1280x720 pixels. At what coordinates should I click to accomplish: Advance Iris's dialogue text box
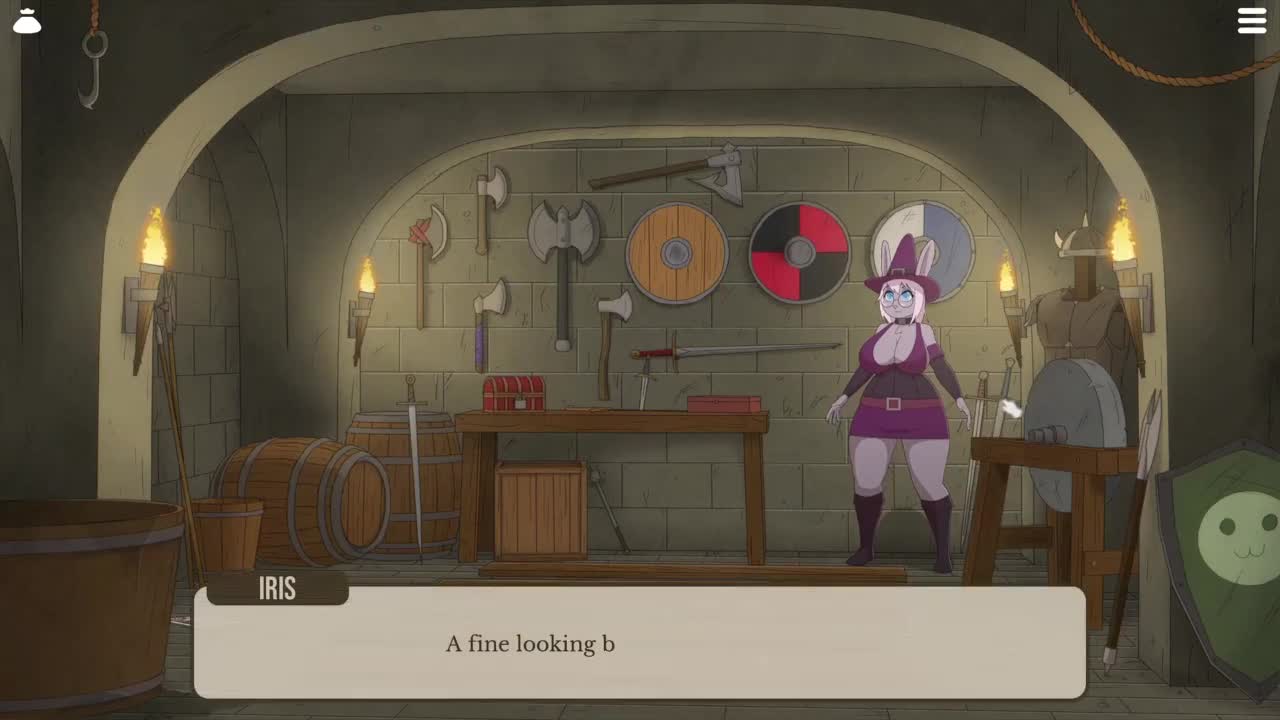639,643
